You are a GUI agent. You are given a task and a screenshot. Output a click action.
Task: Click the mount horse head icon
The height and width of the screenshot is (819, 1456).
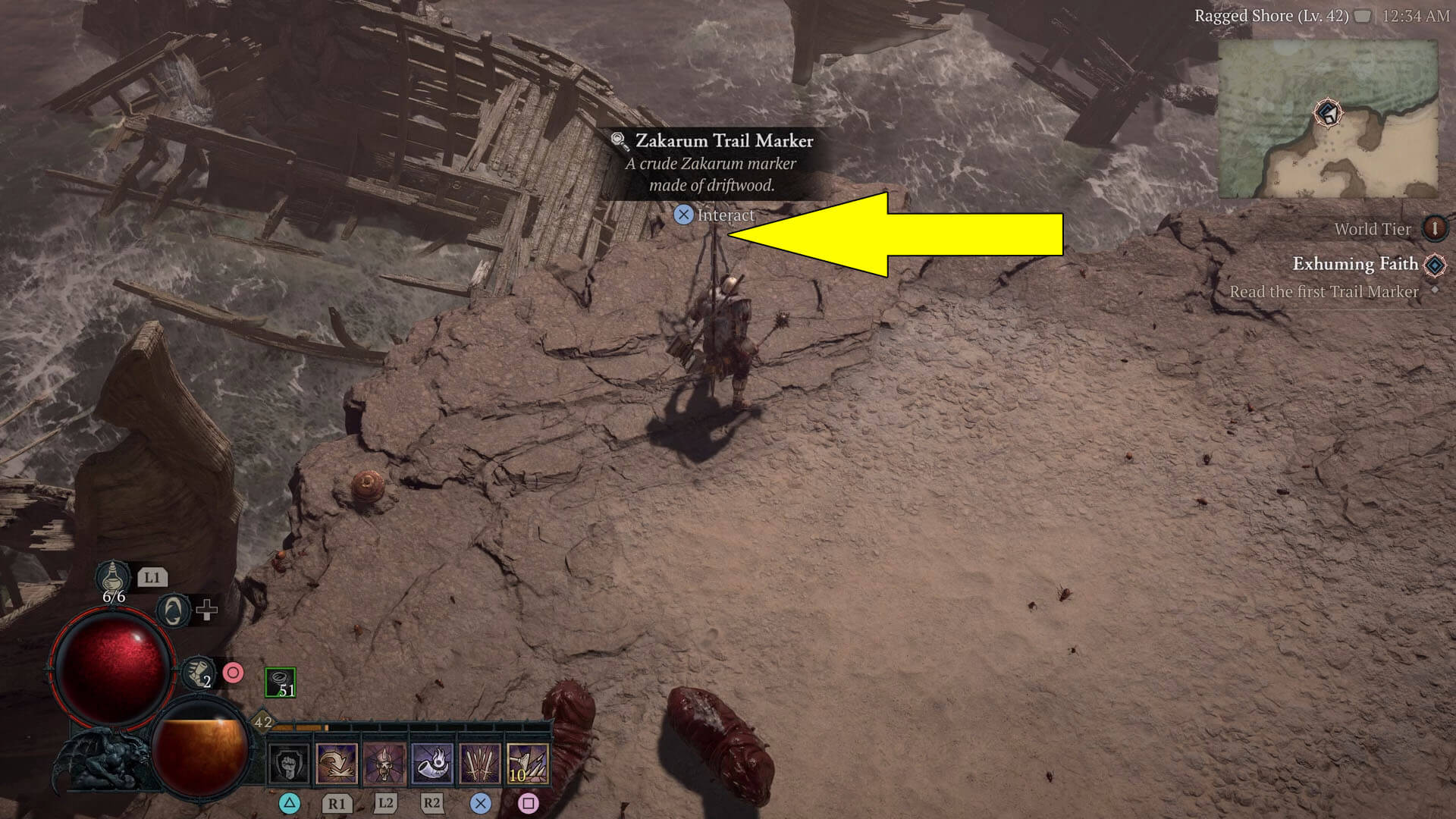click(173, 610)
